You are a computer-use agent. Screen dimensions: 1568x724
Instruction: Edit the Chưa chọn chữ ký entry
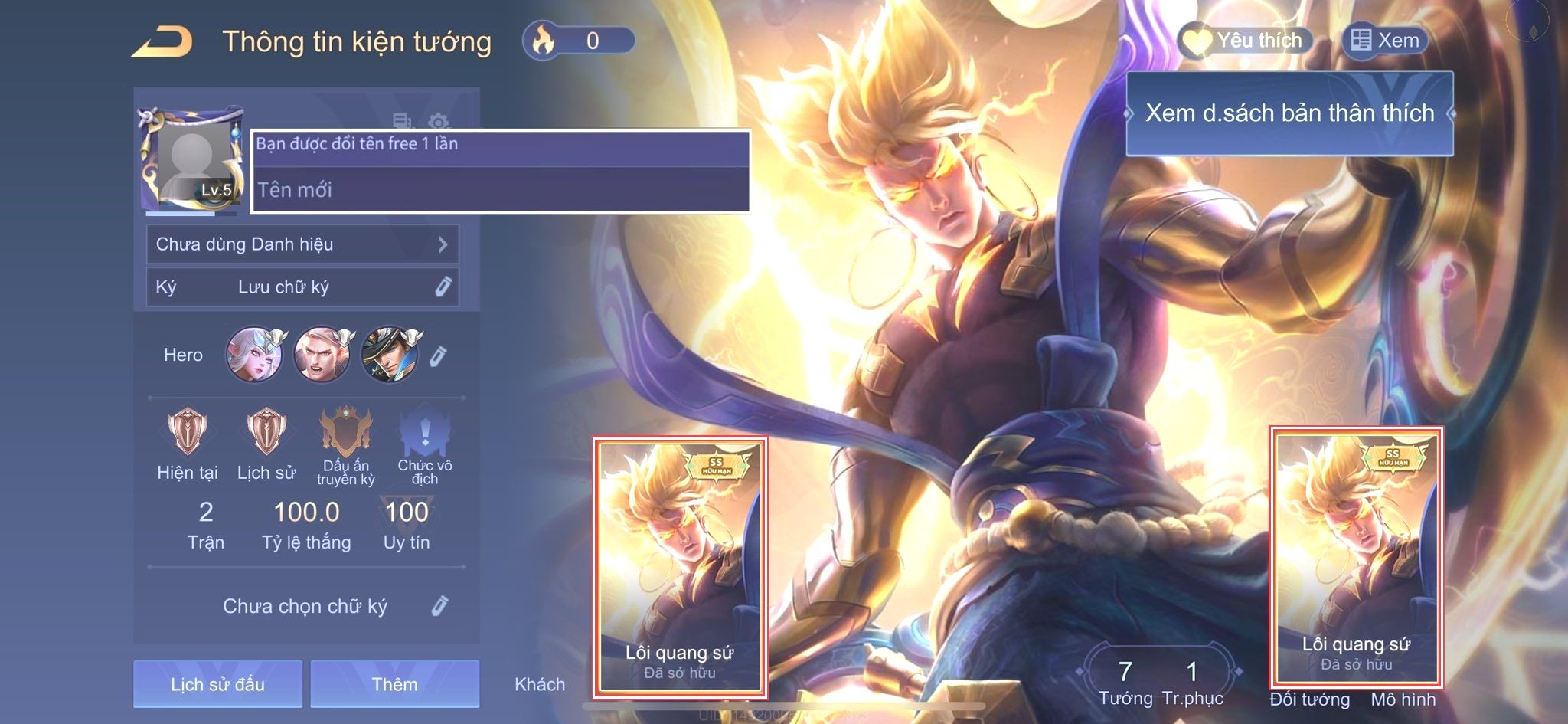click(439, 606)
